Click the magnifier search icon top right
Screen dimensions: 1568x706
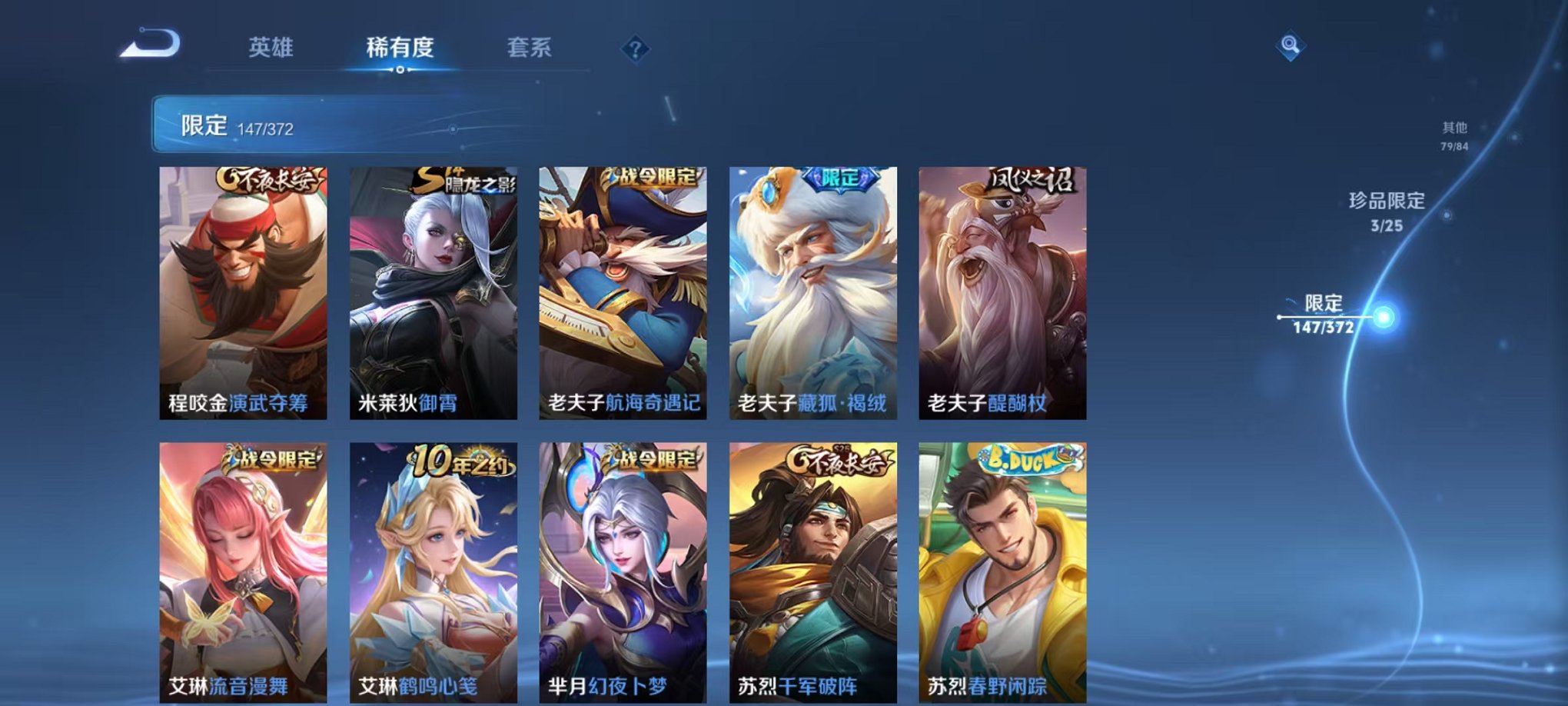[x=1291, y=45]
